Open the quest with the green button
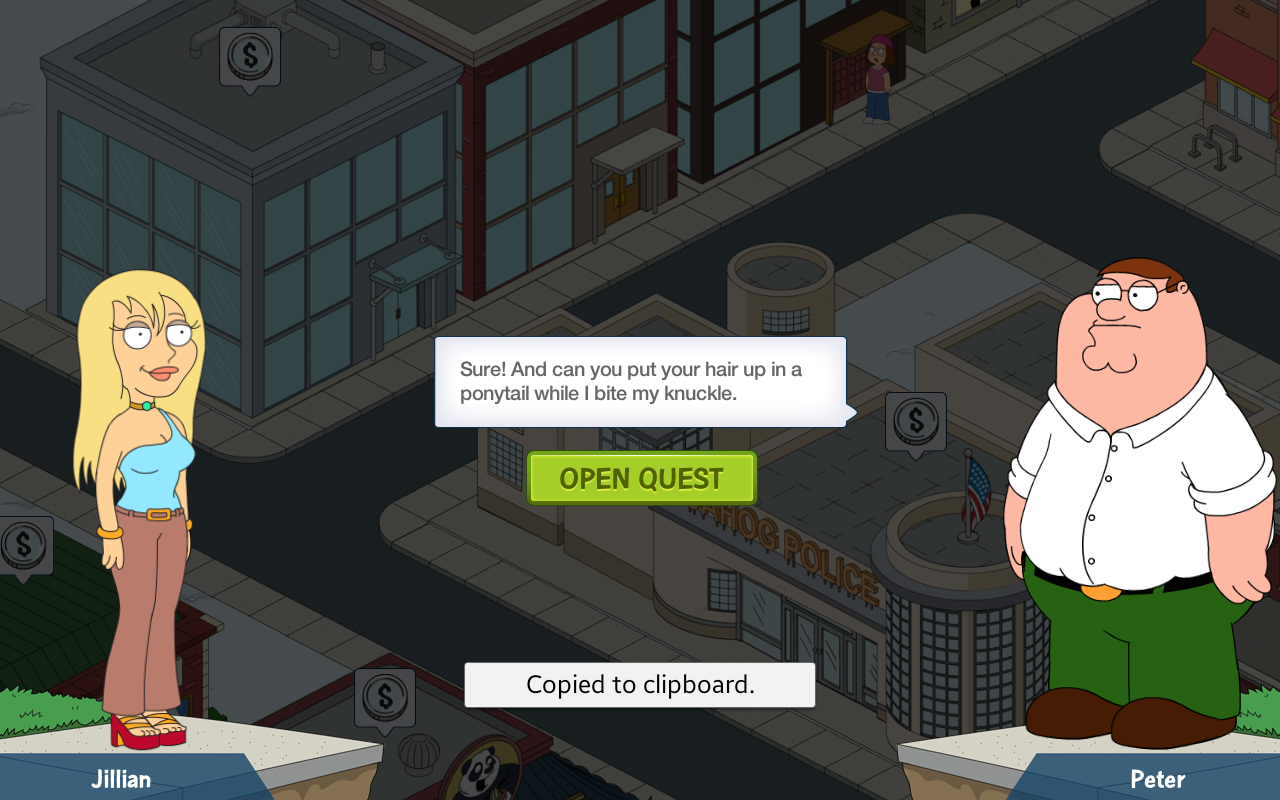 pyautogui.click(x=641, y=478)
